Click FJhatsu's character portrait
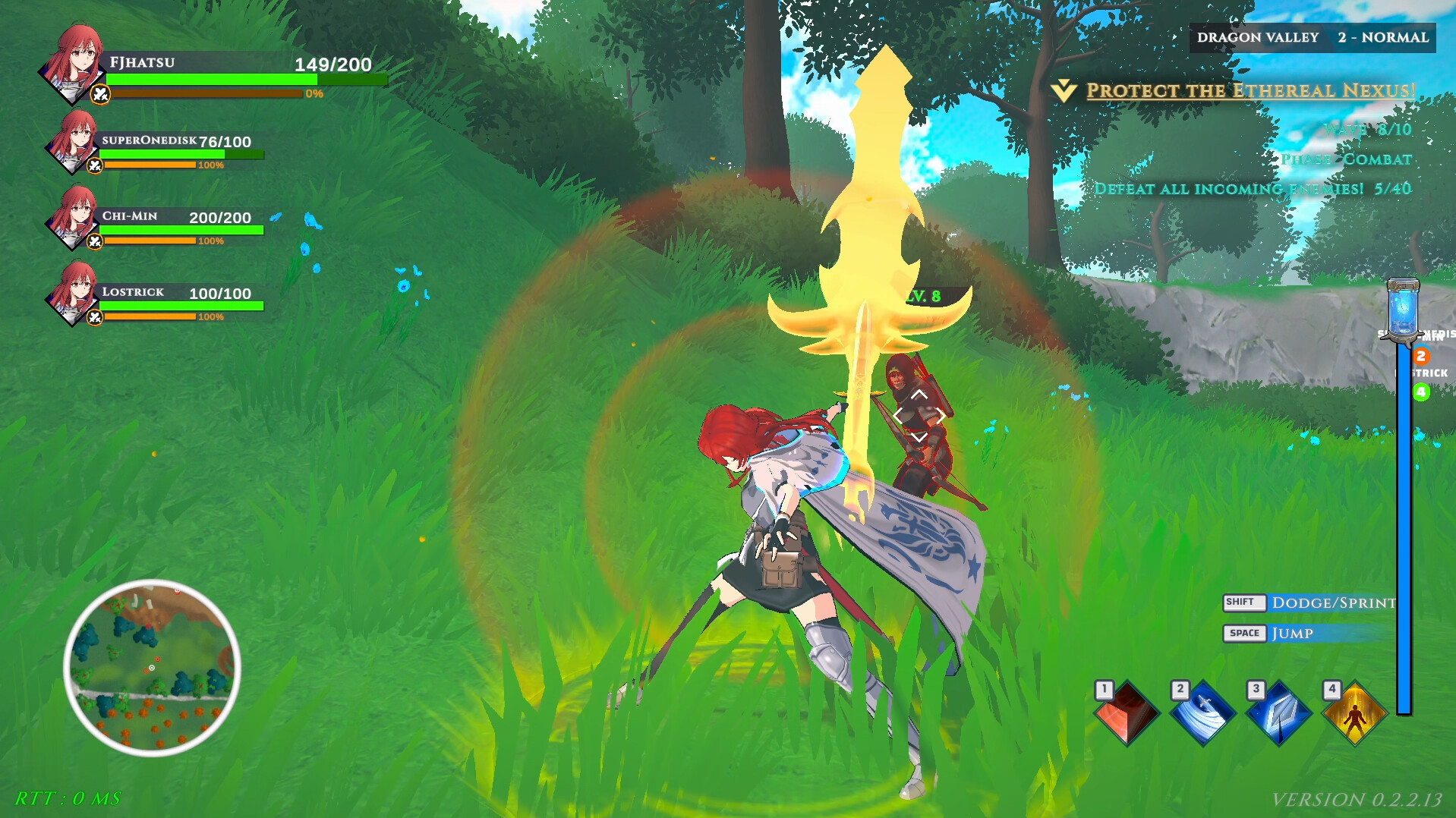Screen dimensions: 1456x818 pos(72,70)
